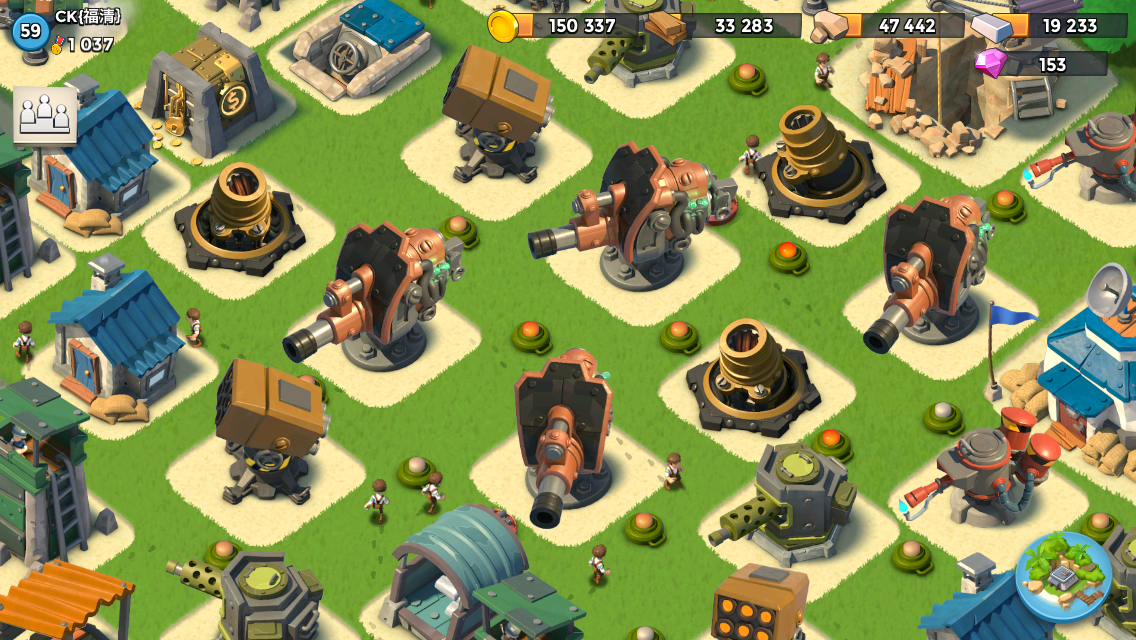Screen dimensions: 1136x640
Task: Return to home island via the island button
Action: point(1064,576)
